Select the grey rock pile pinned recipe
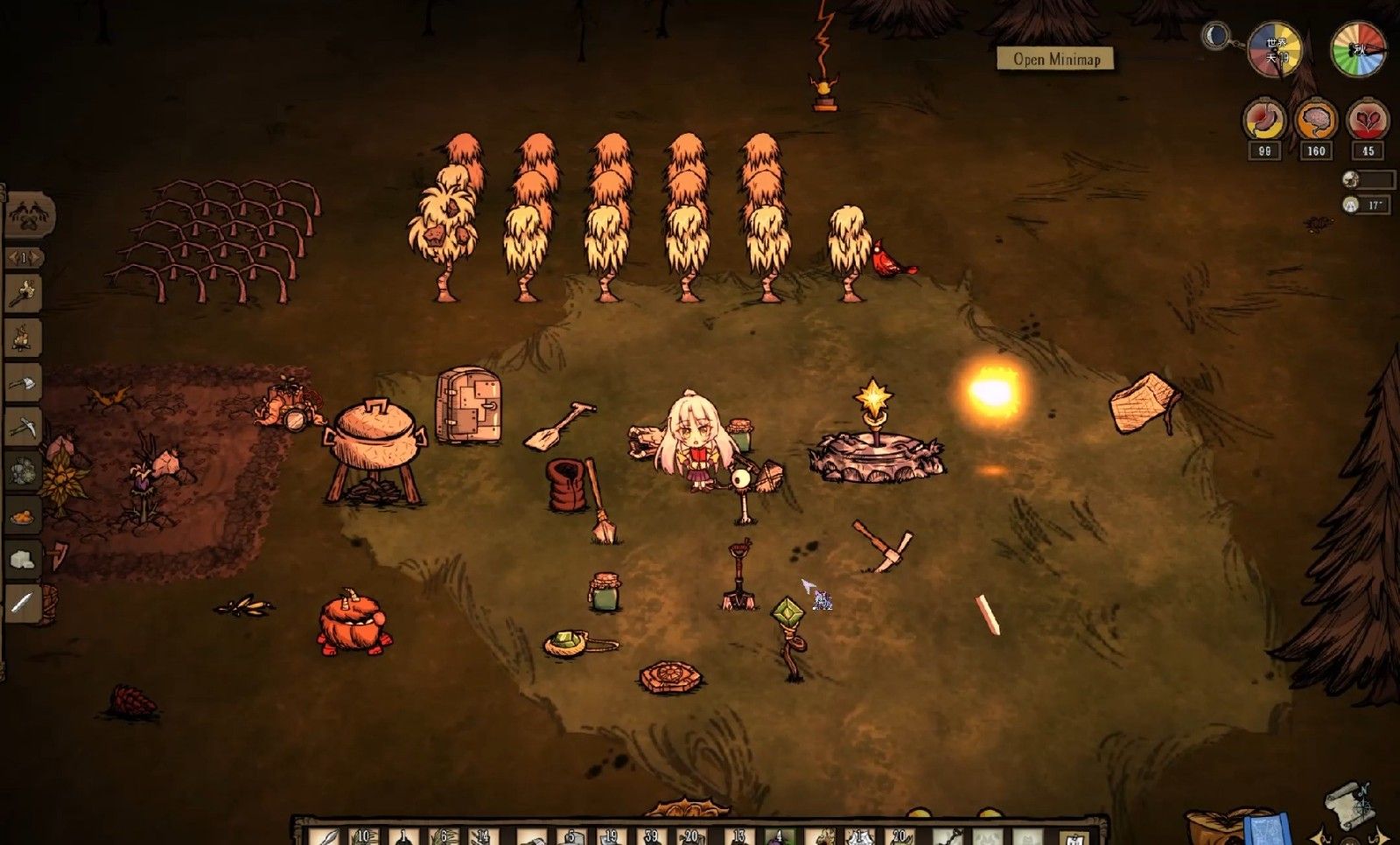Viewport: 1400px width, 845px height. pos(23,471)
